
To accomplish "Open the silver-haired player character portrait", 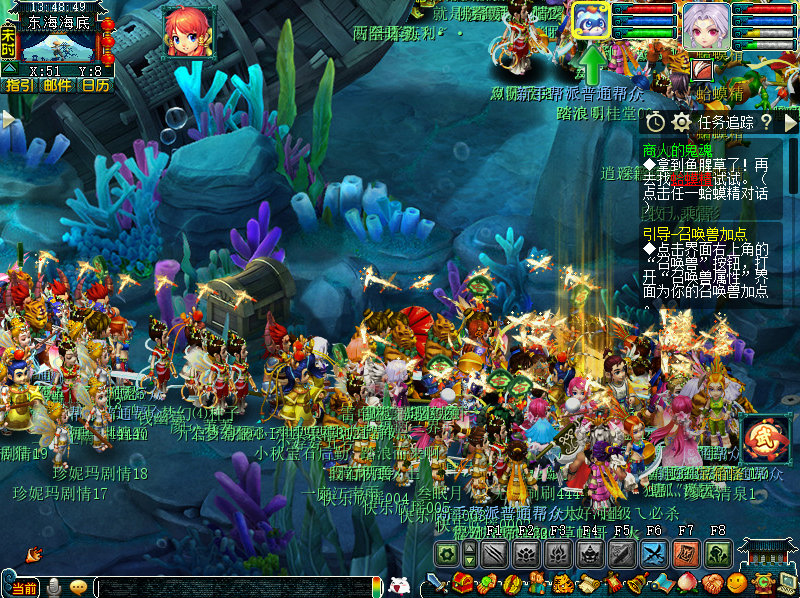I will tap(706, 26).
